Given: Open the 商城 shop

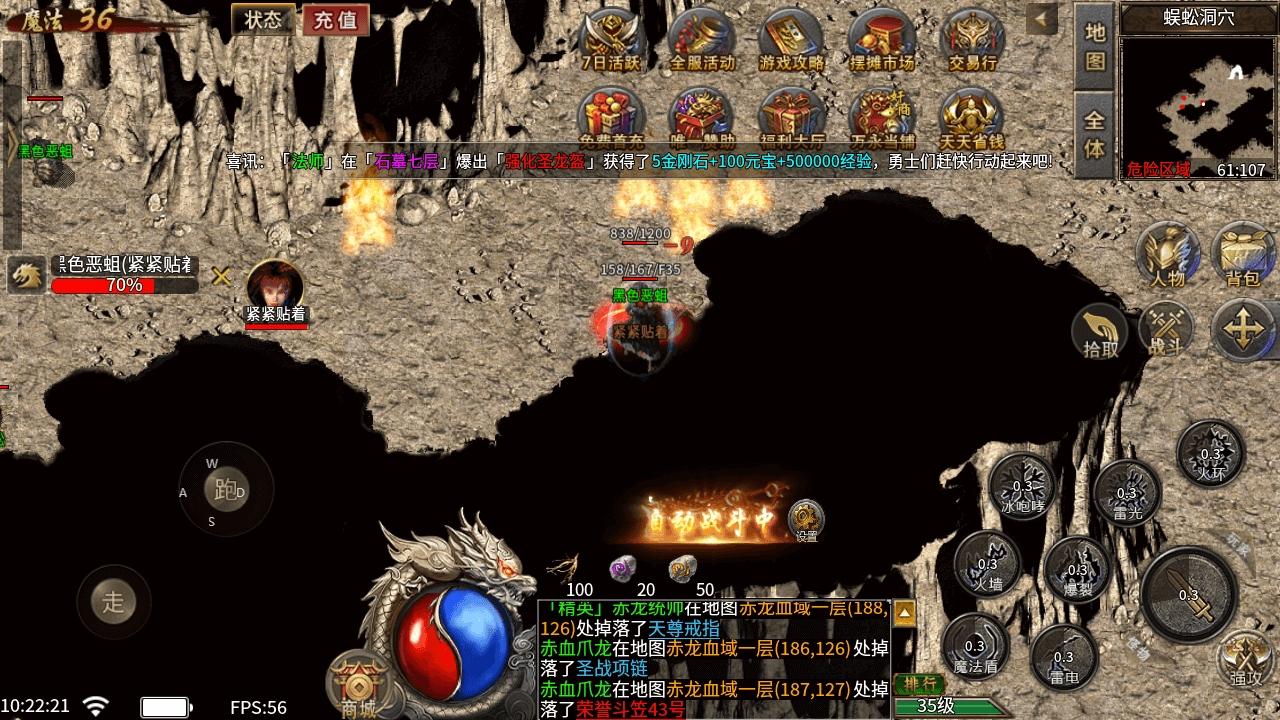Looking at the screenshot, I should pos(357,686).
